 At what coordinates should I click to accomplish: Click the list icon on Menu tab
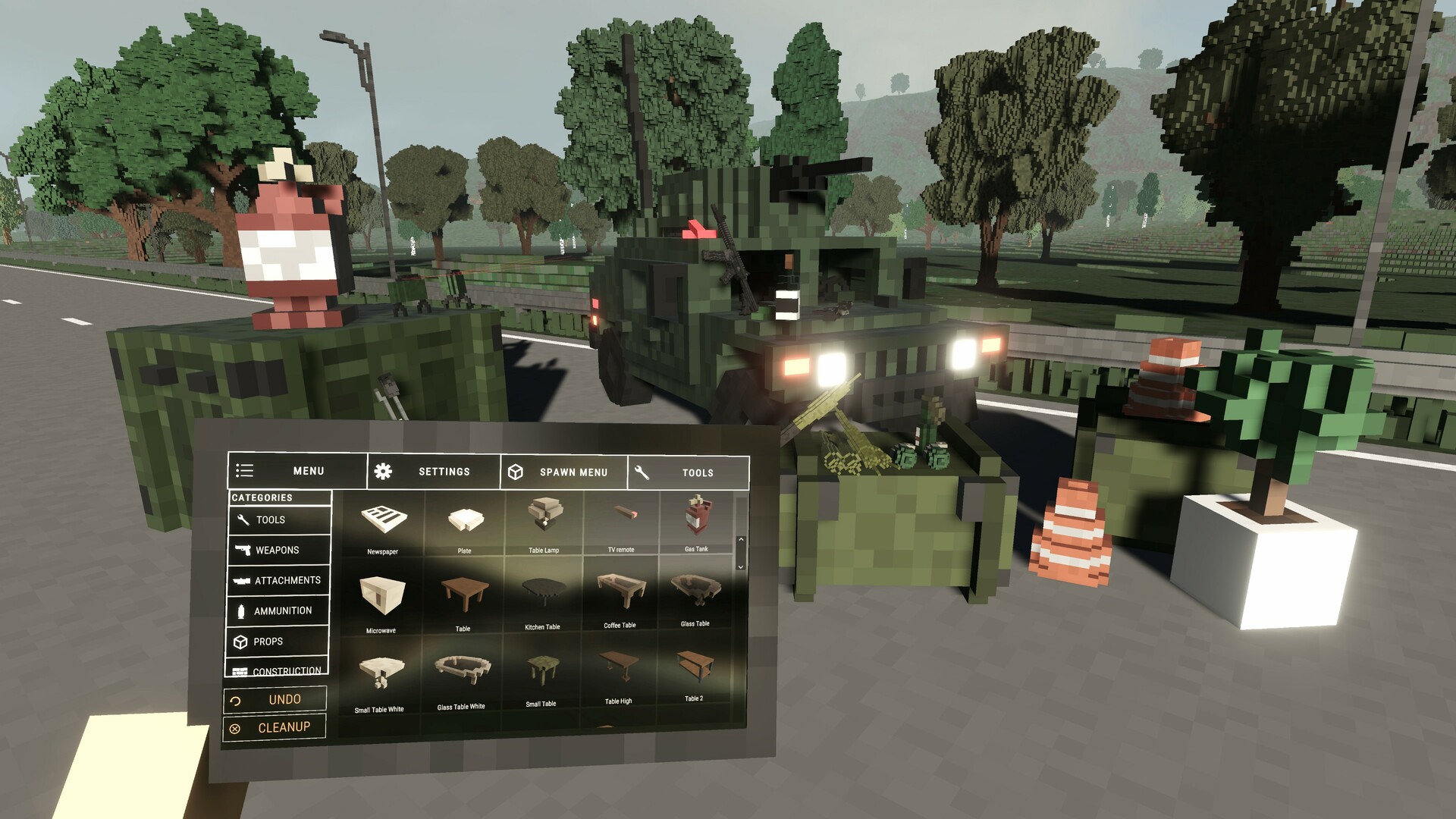244,471
